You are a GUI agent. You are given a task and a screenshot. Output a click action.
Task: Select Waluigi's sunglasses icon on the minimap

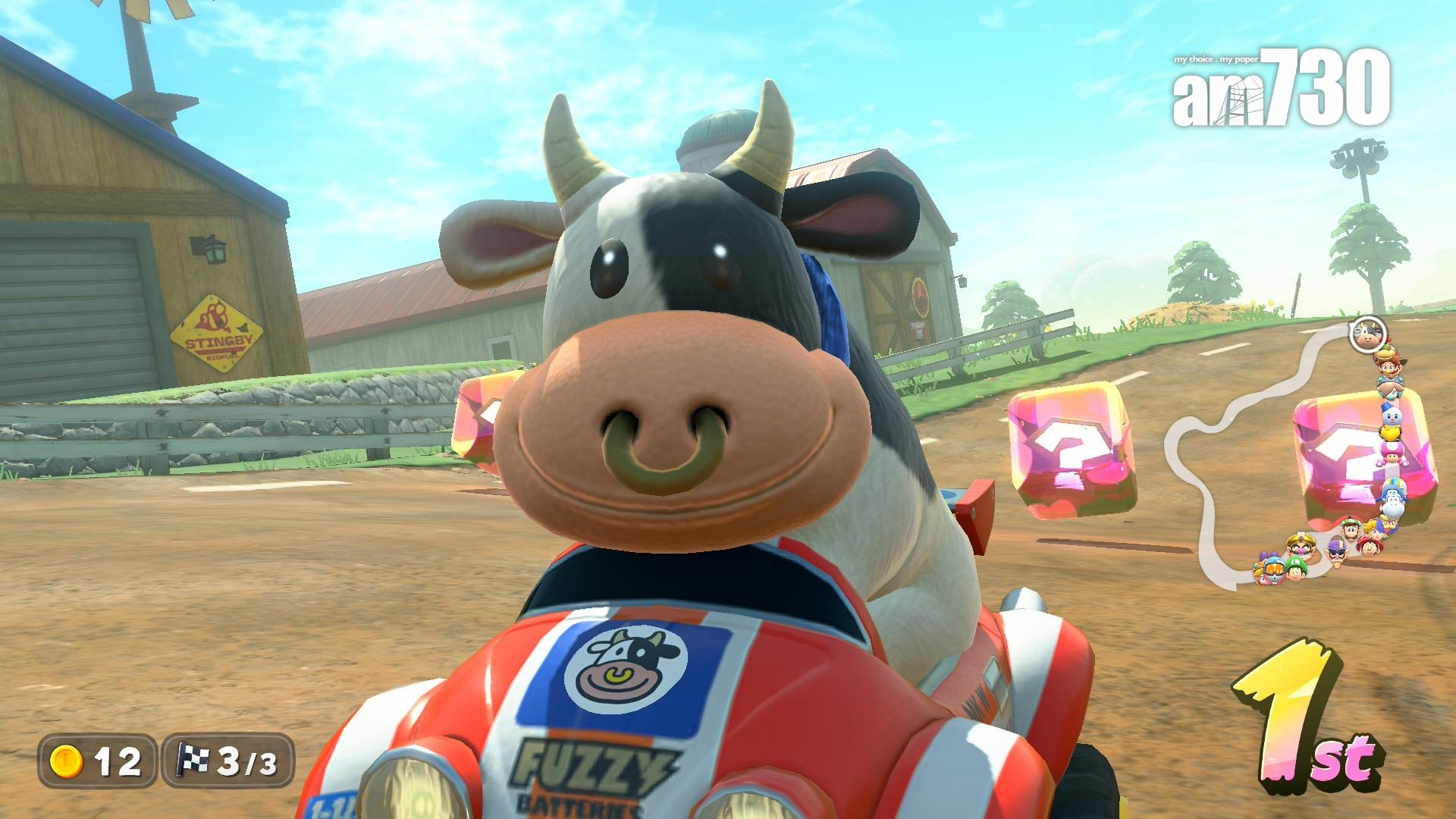tap(1336, 551)
